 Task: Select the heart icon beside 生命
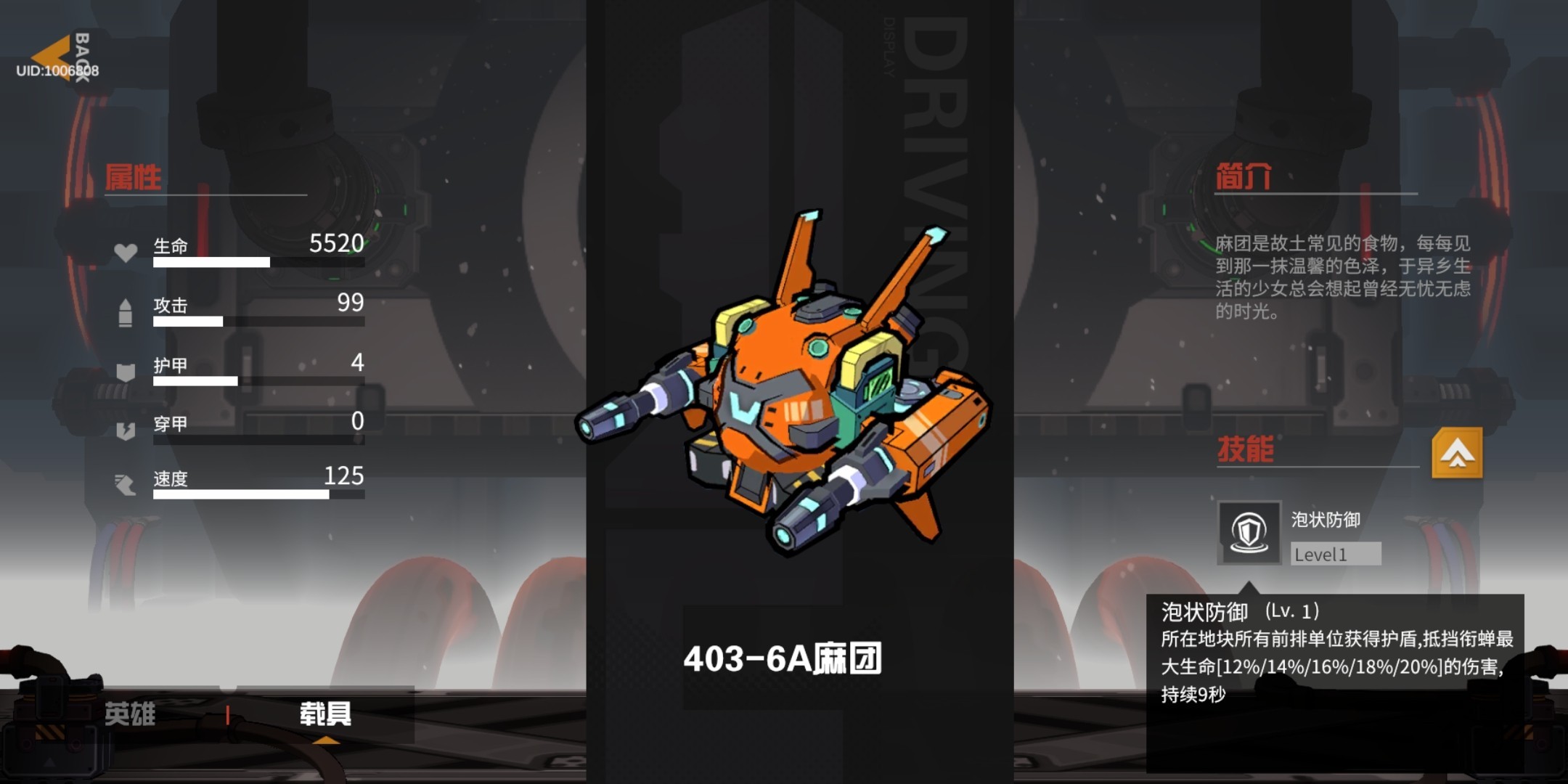click(x=127, y=253)
